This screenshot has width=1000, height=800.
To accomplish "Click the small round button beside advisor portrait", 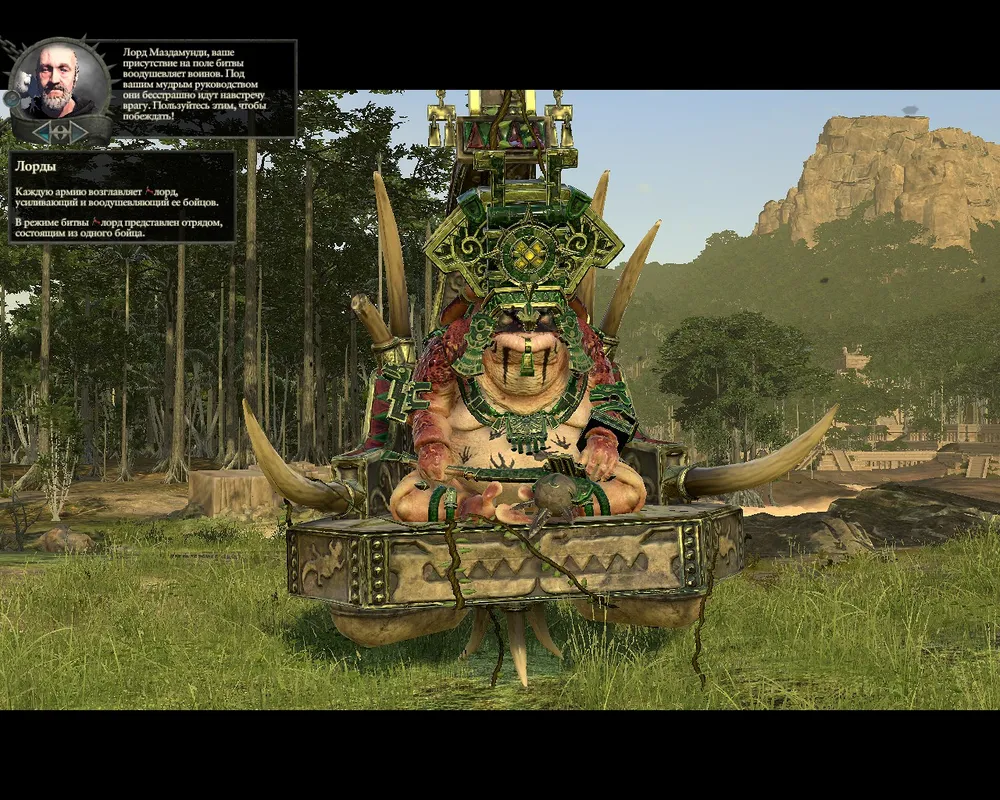I will coord(12,98).
